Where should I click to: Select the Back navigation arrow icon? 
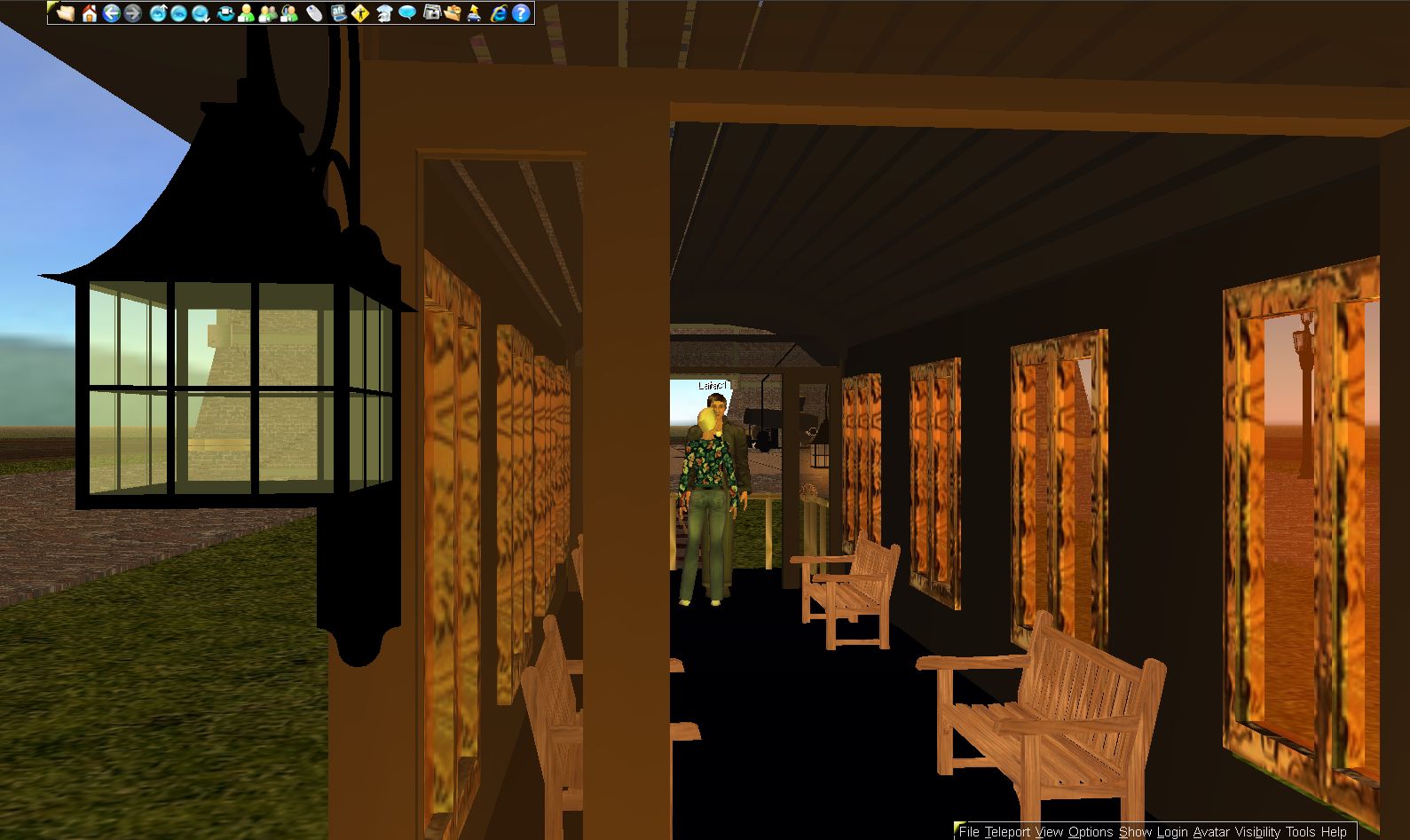(x=114, y=13)
